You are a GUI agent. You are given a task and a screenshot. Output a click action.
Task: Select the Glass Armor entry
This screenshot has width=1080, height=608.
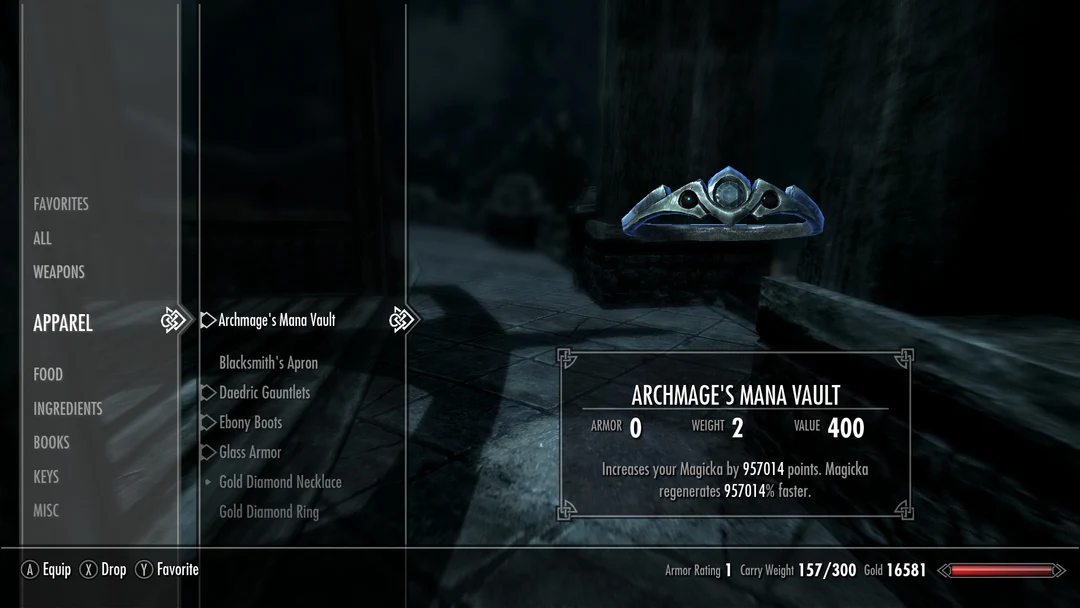250,452
